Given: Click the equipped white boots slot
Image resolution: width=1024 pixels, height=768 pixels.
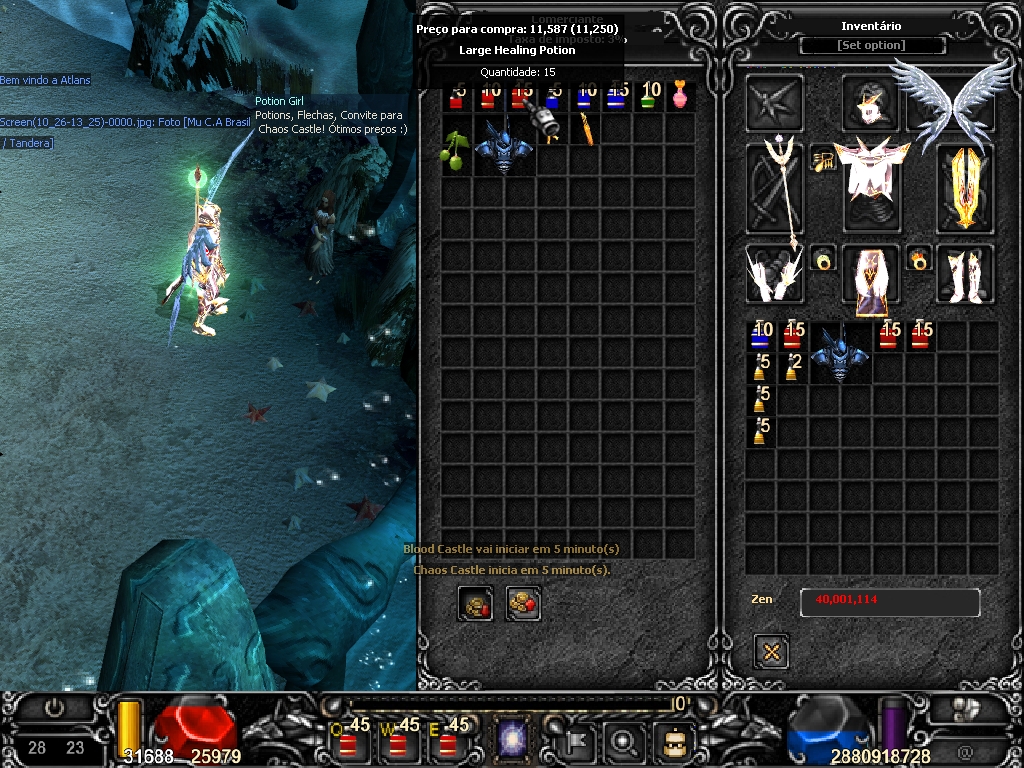Looking at the screenshot, I should tap(965, 273).
